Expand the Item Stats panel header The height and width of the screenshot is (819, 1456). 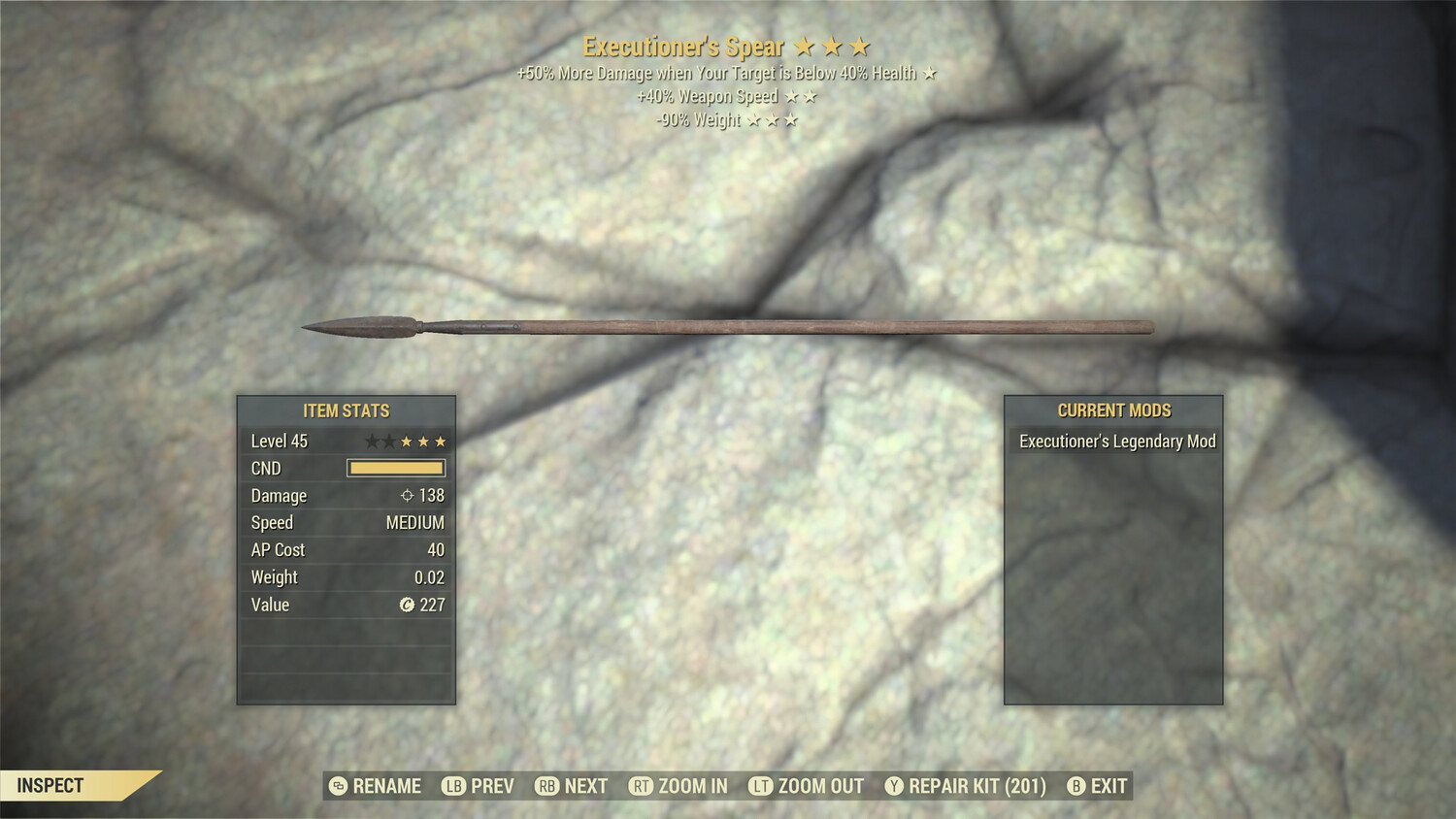coord(346,410)
